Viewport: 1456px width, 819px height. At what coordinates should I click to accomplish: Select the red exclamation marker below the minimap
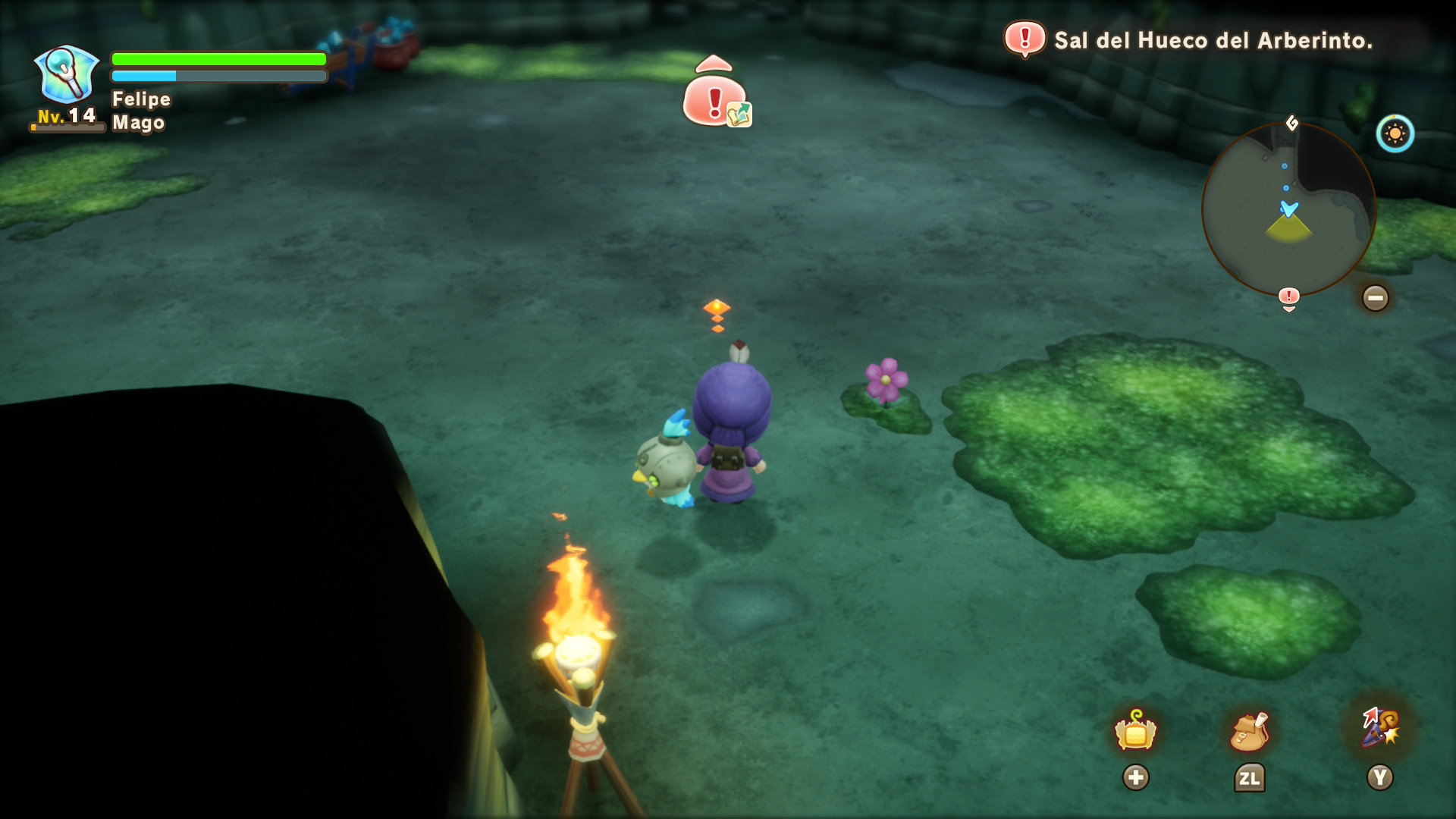coord(1288,297)
